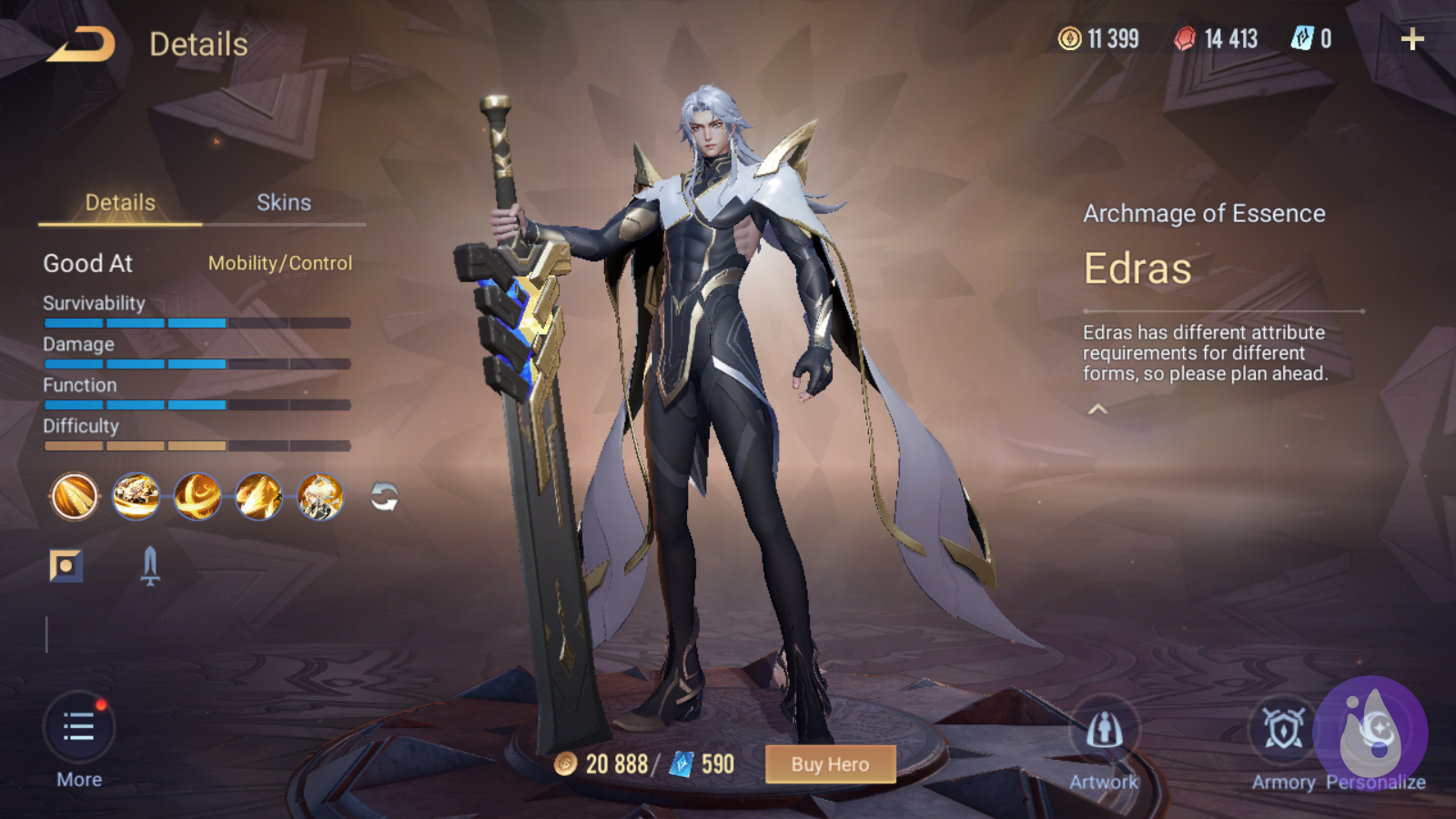Add currency with the plus button
This screenshot has width=1456, height=819.
[x=1412, y=39]
